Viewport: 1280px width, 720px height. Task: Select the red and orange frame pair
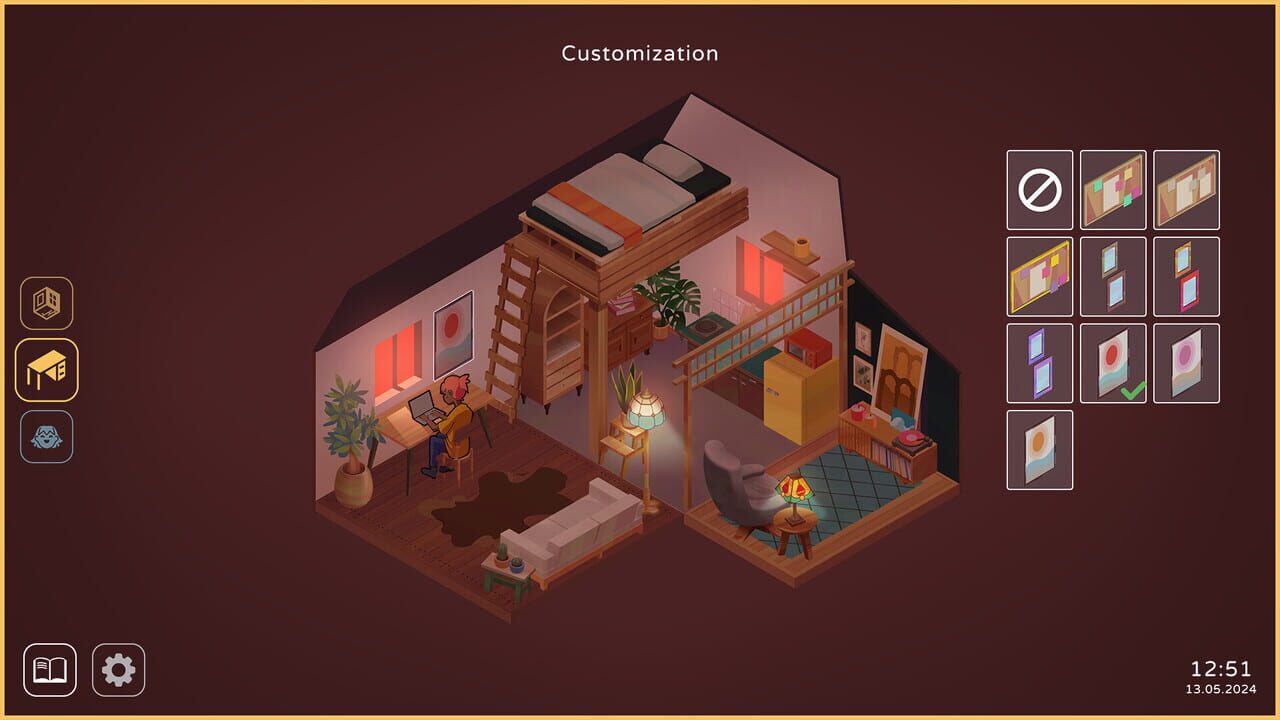click(1187, 276)
